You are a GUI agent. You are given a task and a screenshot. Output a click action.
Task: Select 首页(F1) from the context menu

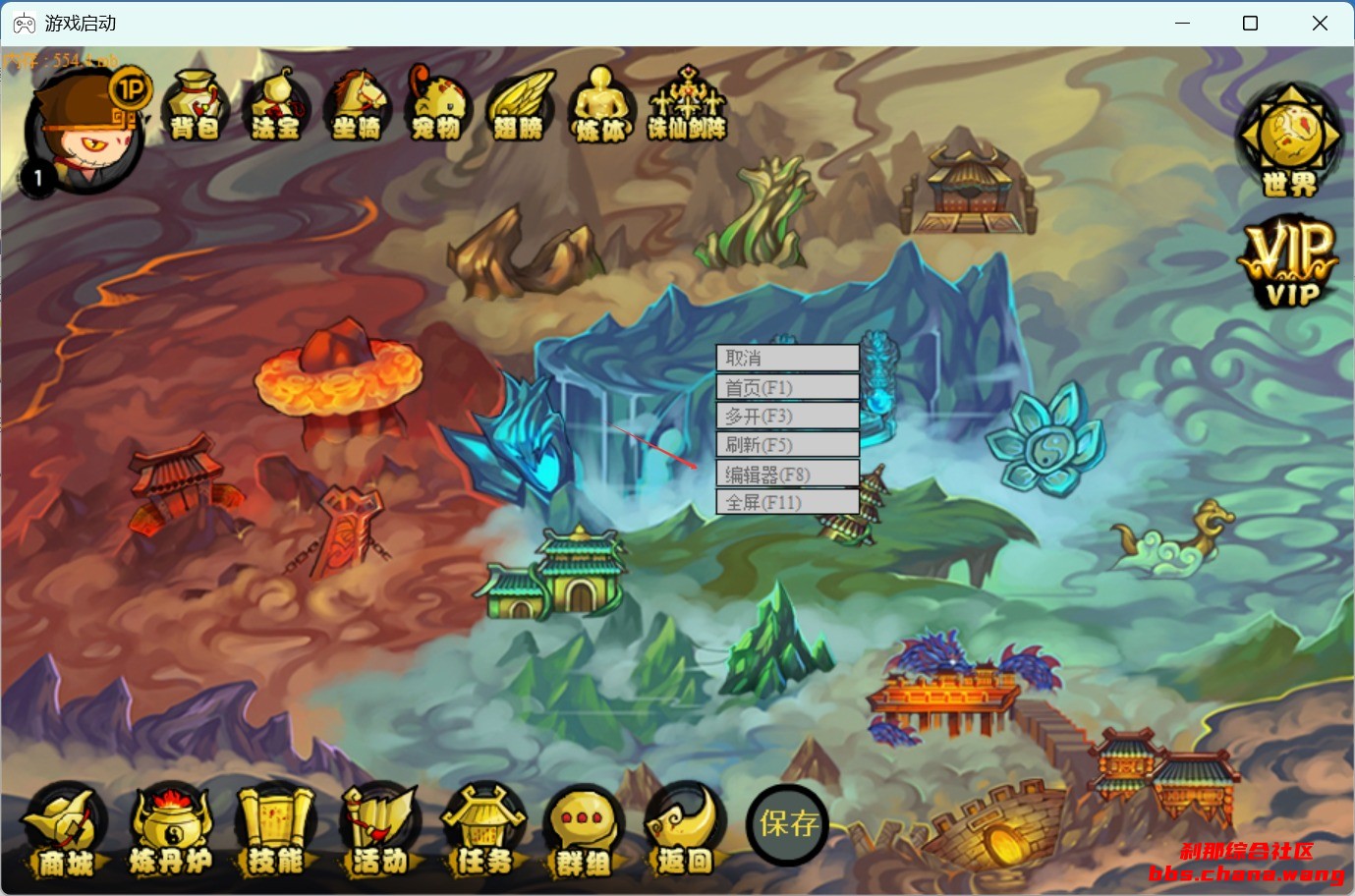tap(787, 387)
